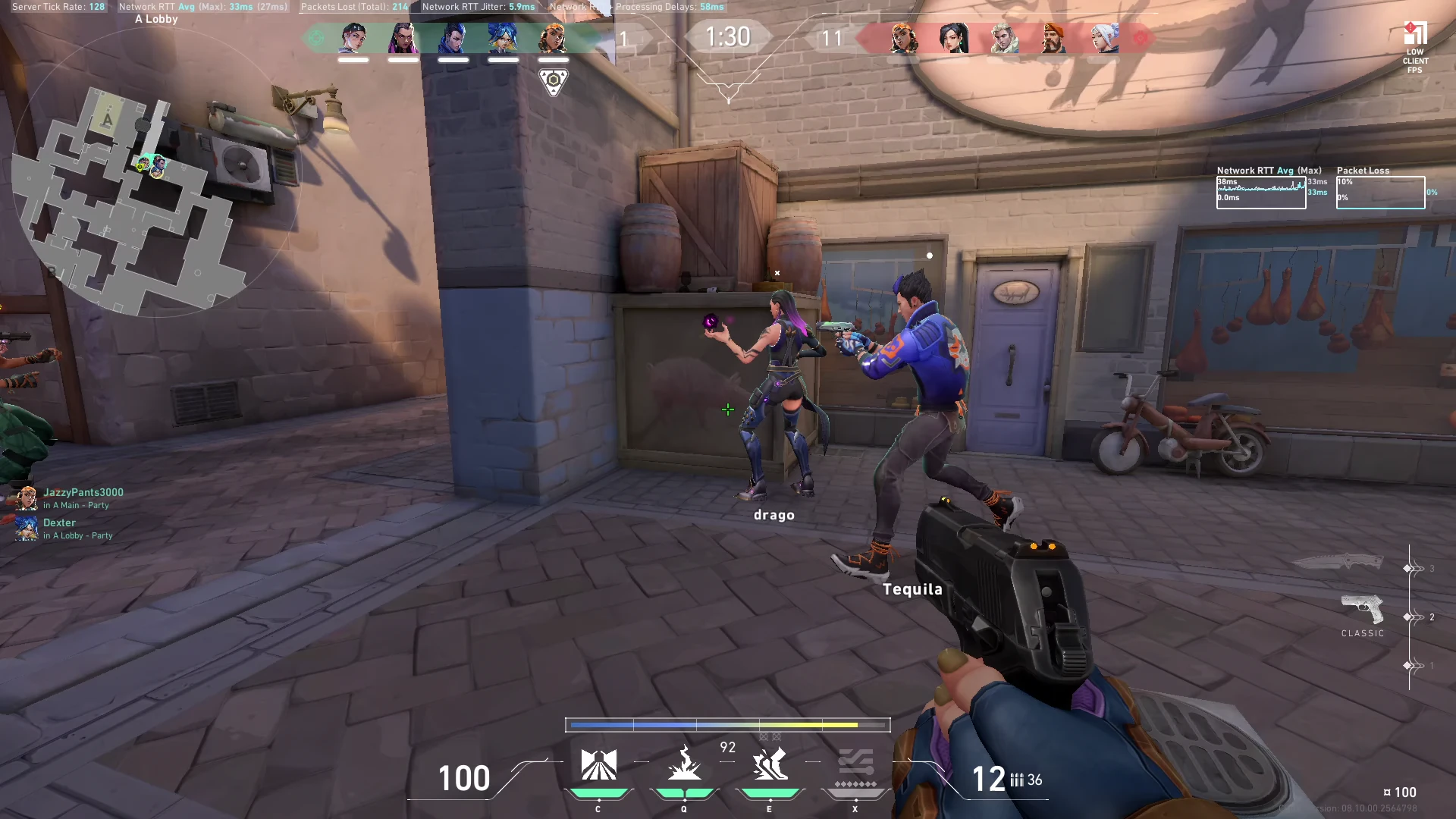Open the circular minimap
Viewport: 1456px width, 819px height.
[152, 199]
